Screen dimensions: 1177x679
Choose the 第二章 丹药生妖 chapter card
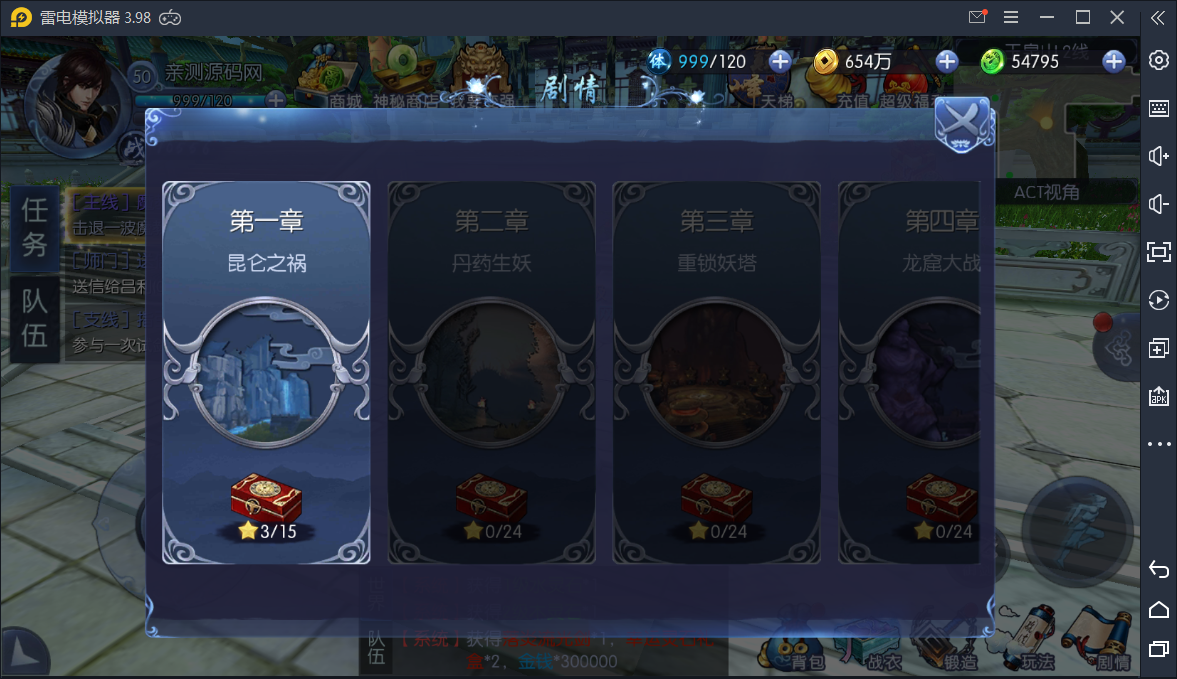click(491, 372)
